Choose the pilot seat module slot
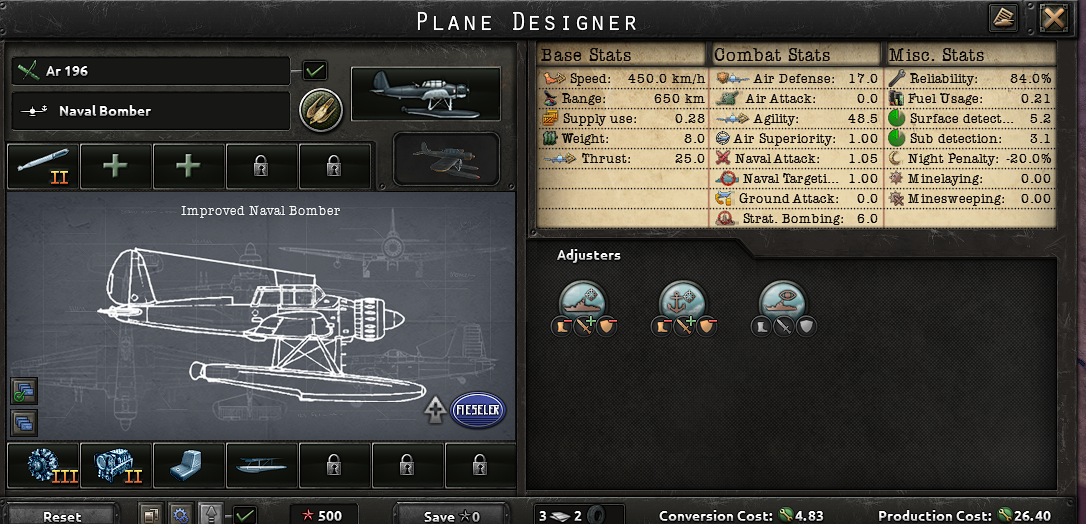The image size is (1086, 524). click(188, 465)
